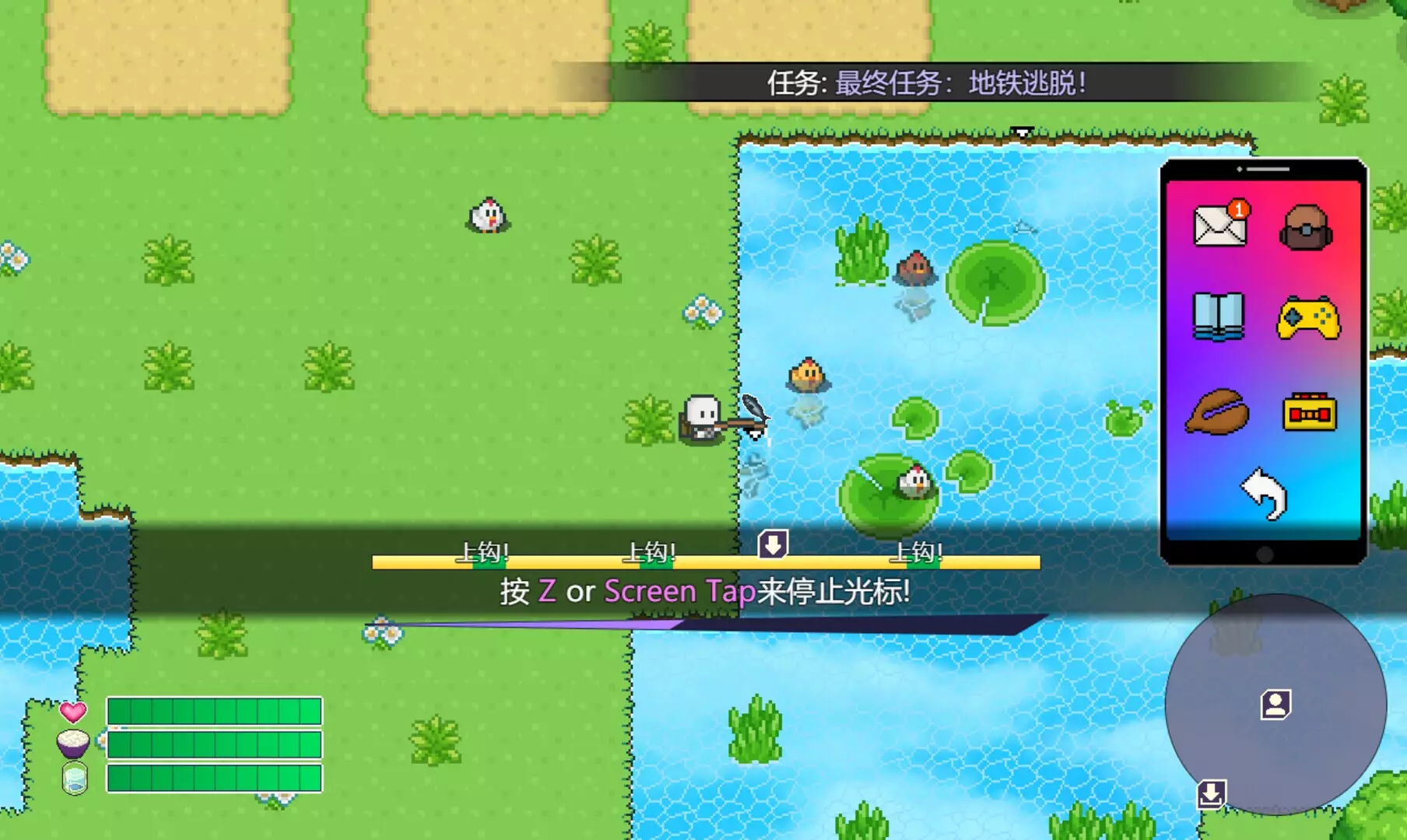1407x840 pixels.
Task: Open the yellow boombox radio app
Action: [1309, 412]
